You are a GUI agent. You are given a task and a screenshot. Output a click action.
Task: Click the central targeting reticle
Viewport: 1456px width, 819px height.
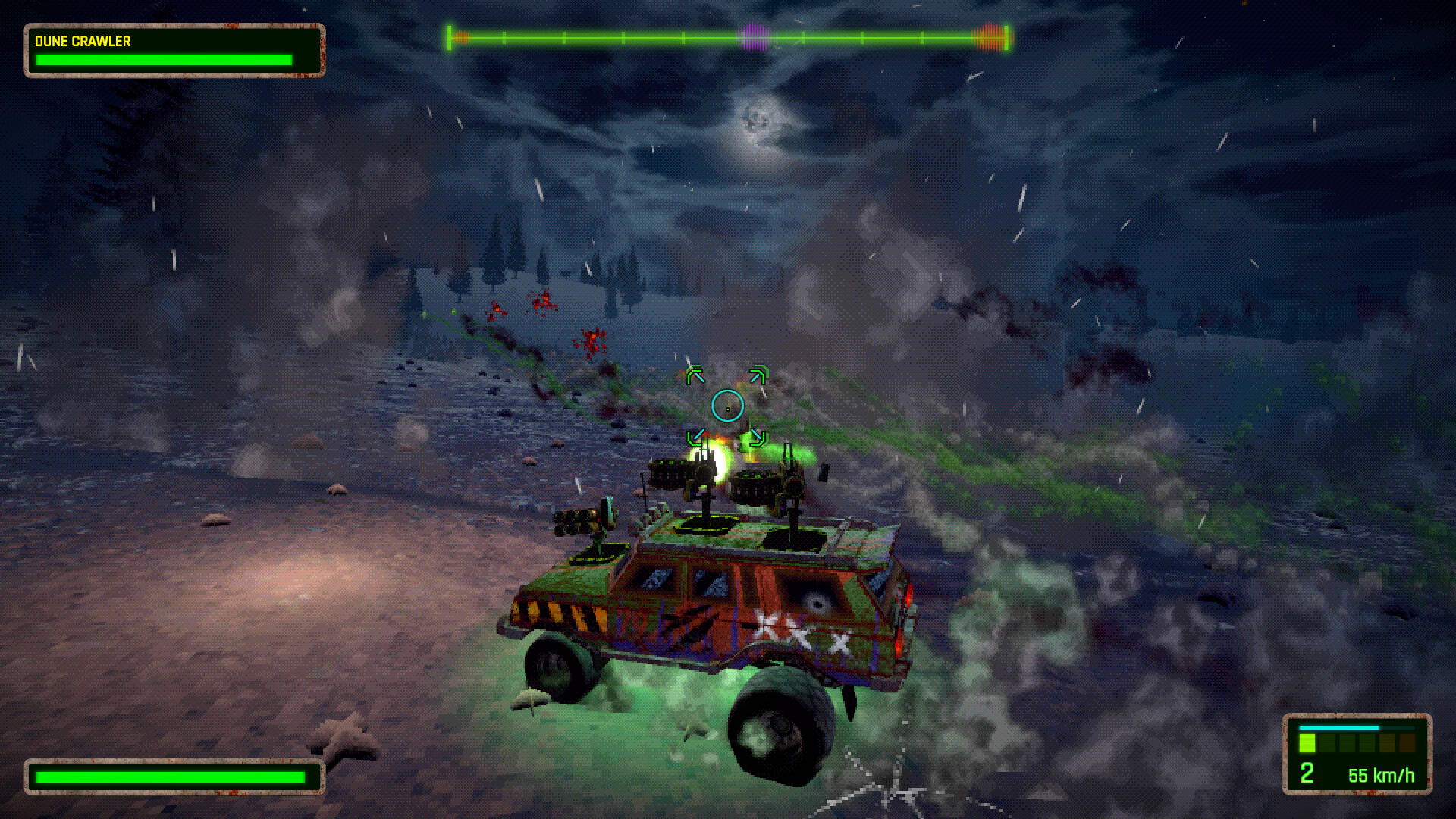728,406
